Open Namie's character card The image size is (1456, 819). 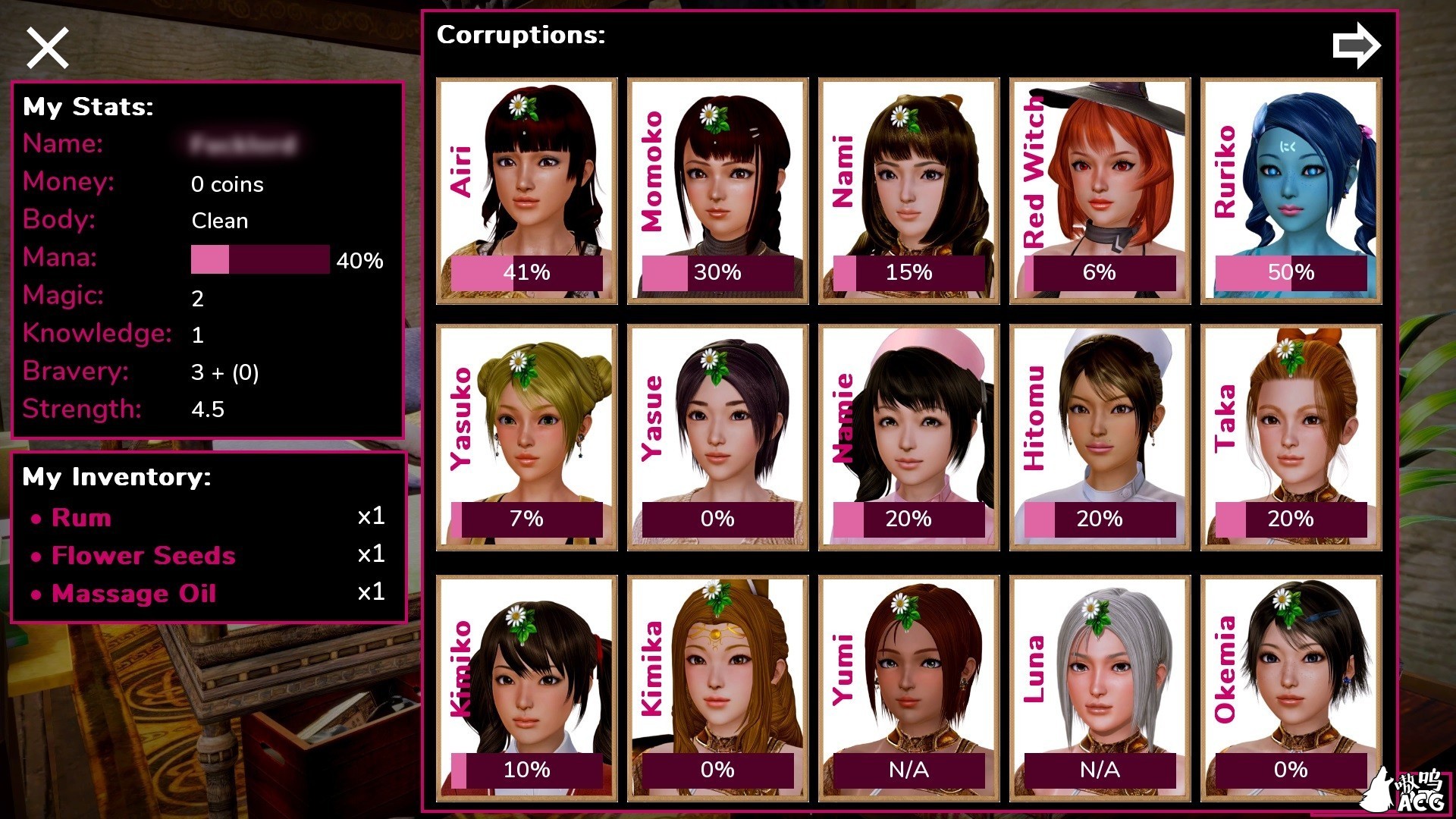click(x=908, y=437)
